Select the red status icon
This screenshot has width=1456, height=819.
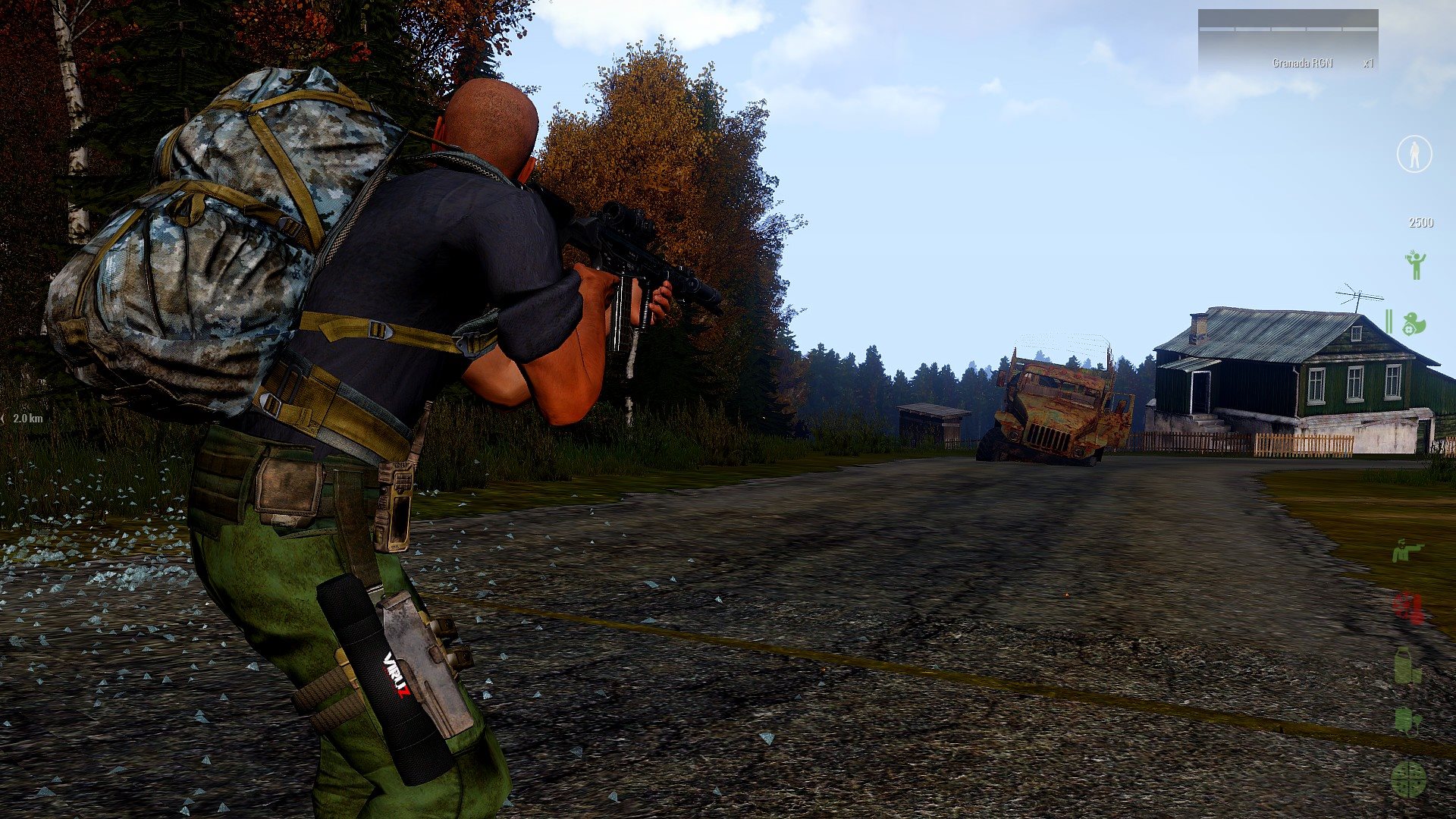tap(1408, 608)
